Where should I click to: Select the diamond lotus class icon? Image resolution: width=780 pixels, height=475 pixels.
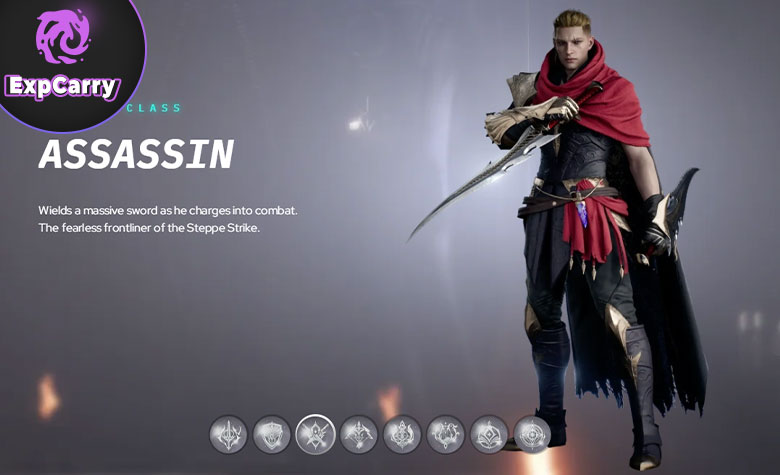tap(489, 434)
